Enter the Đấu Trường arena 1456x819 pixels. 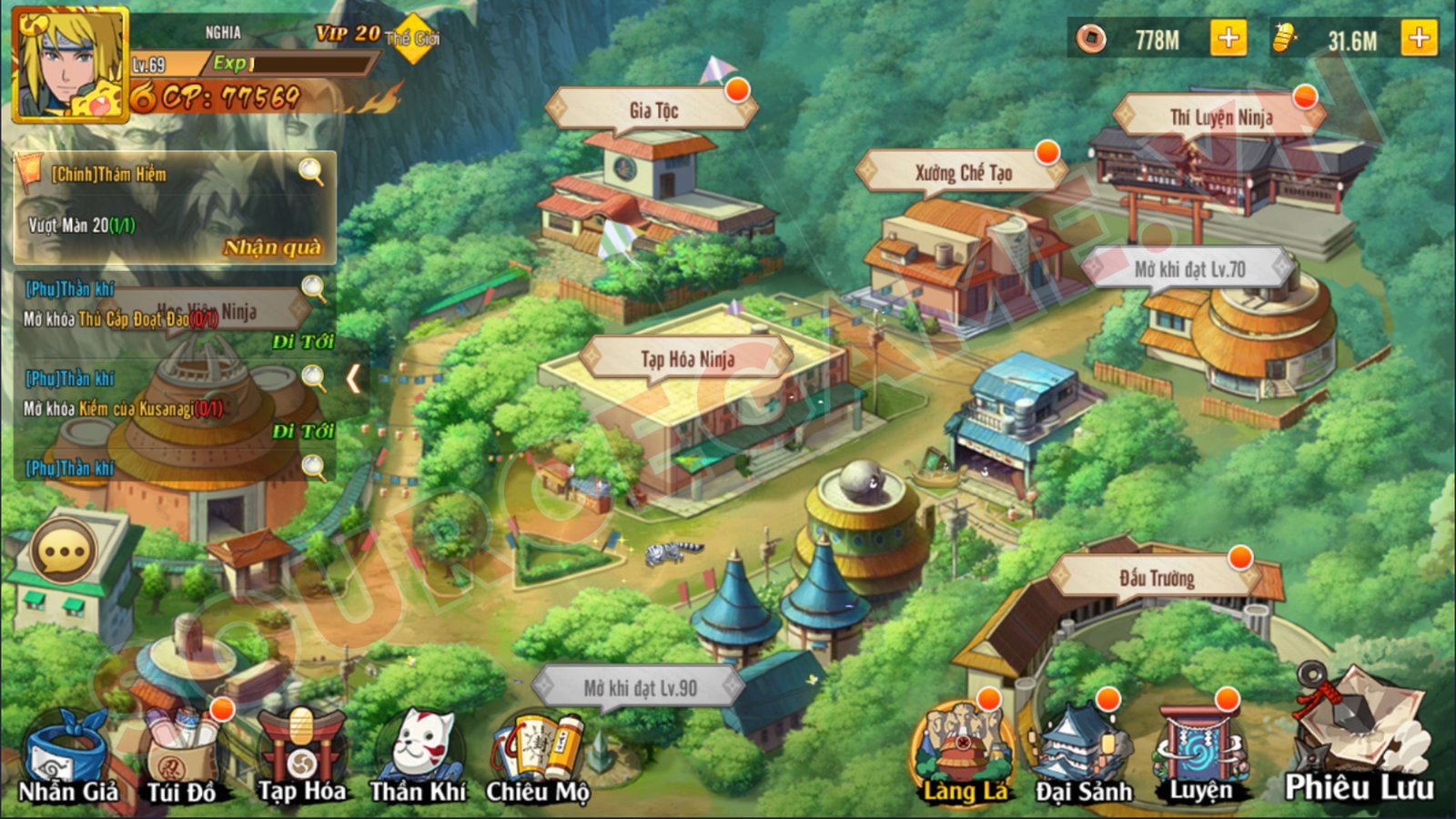1156,579
